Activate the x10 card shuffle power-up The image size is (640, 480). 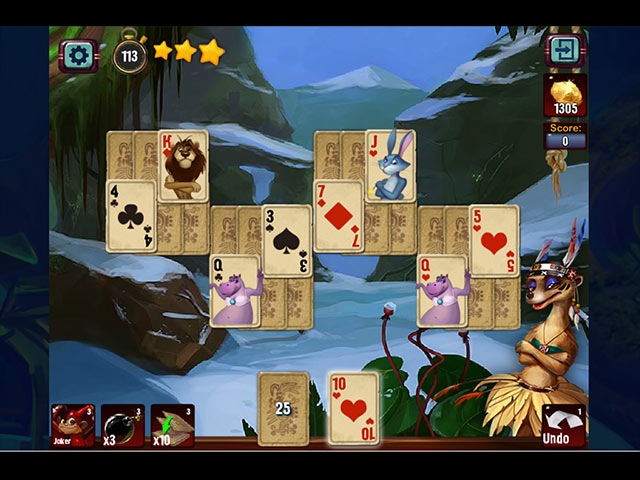point(172,425)
